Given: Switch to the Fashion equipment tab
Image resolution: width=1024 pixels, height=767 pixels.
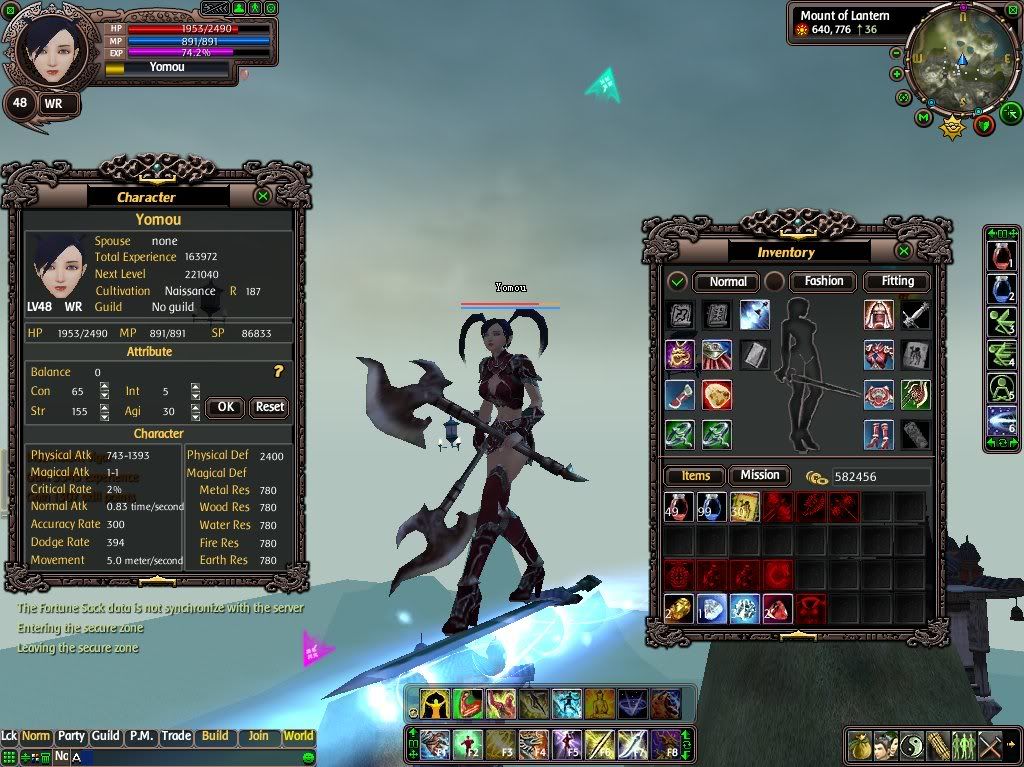Looking at the screenshot, I should 824,281.
